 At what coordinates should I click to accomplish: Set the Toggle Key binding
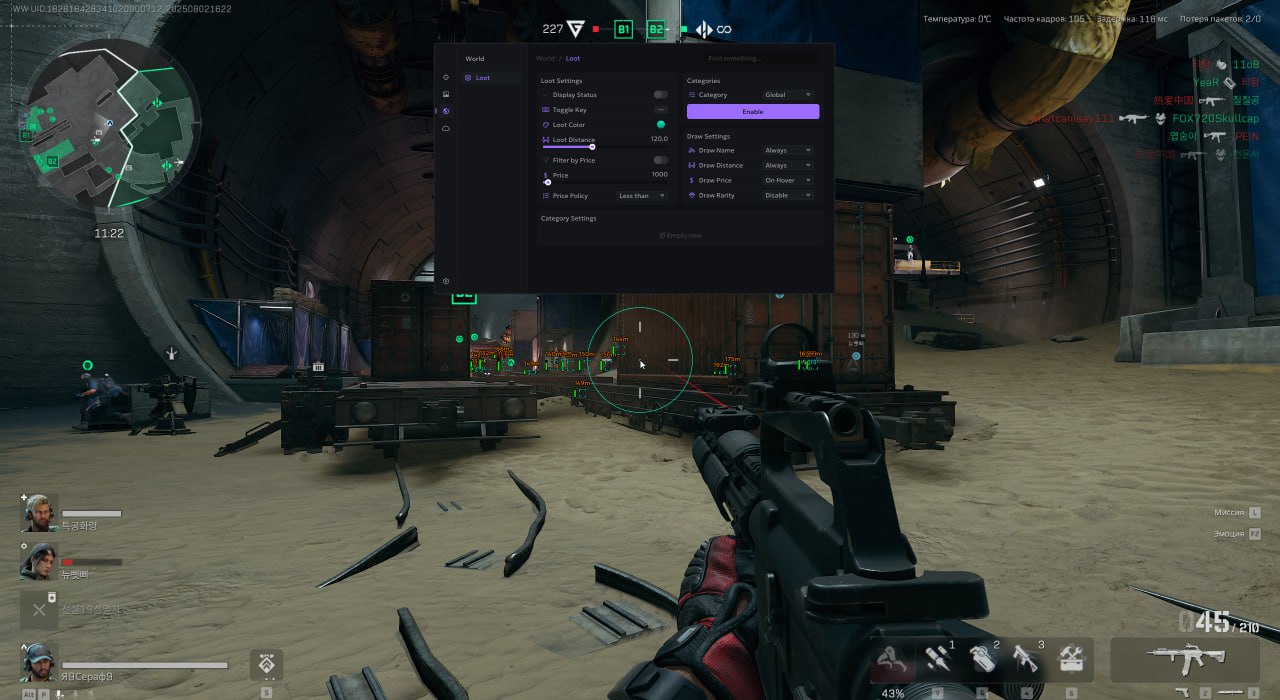pos(660,110)
